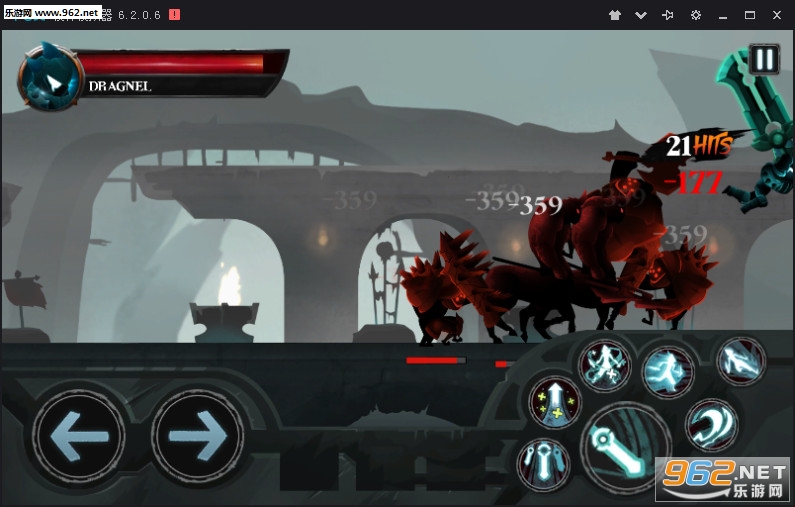Use the running dash skill
795x507 pixels.
point(667,370)
